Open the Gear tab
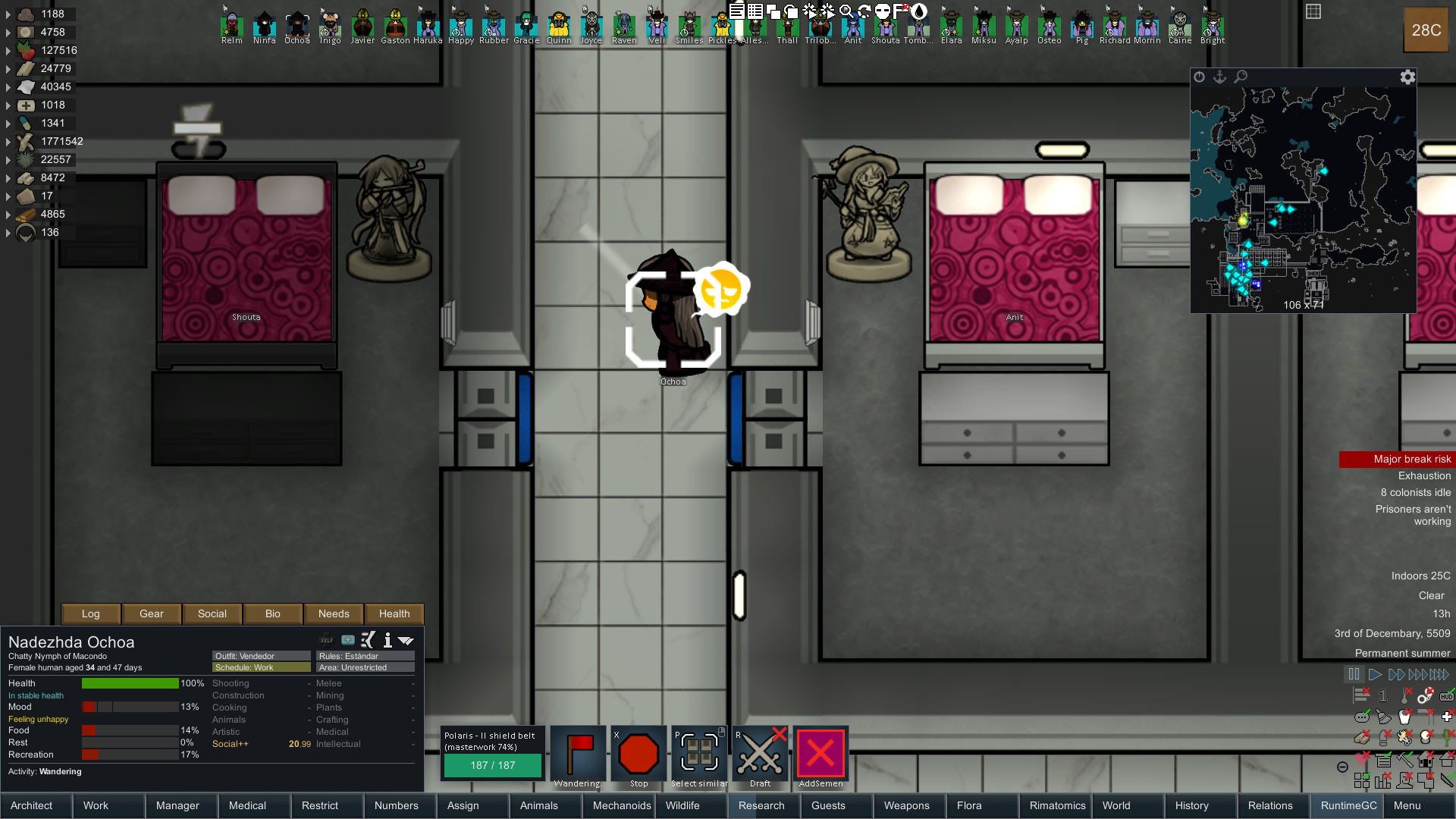This screenshot has height=819, width=1456. pyautogui.click(x=152, y=613)
